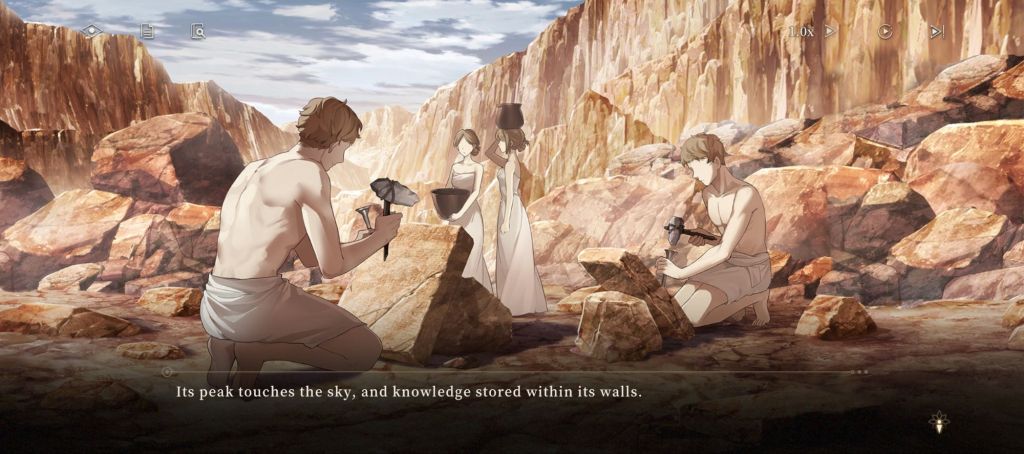
Task: Change the 1.0x playback speed
Action: [811, 31]
